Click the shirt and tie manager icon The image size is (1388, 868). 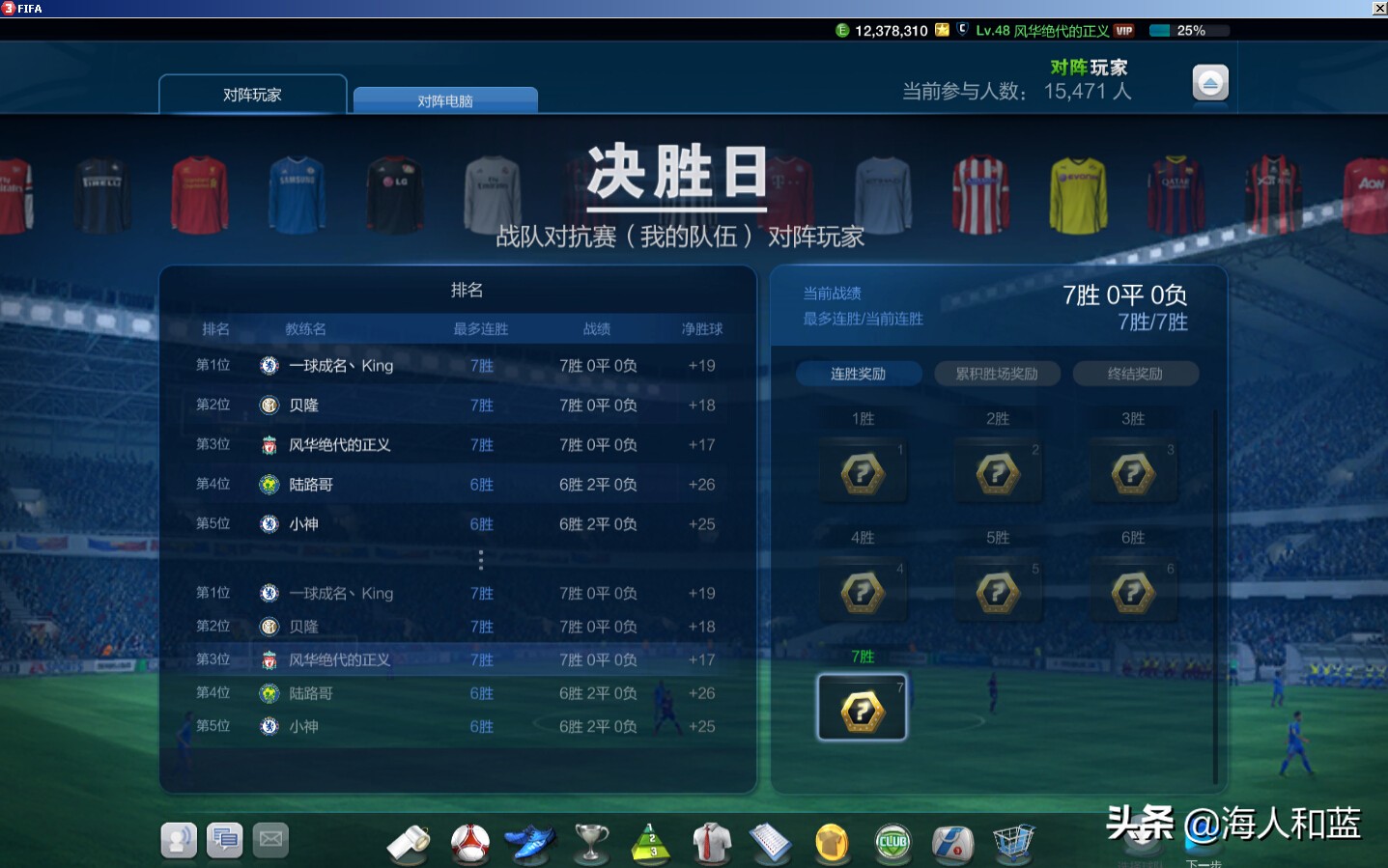click(712, 840)
